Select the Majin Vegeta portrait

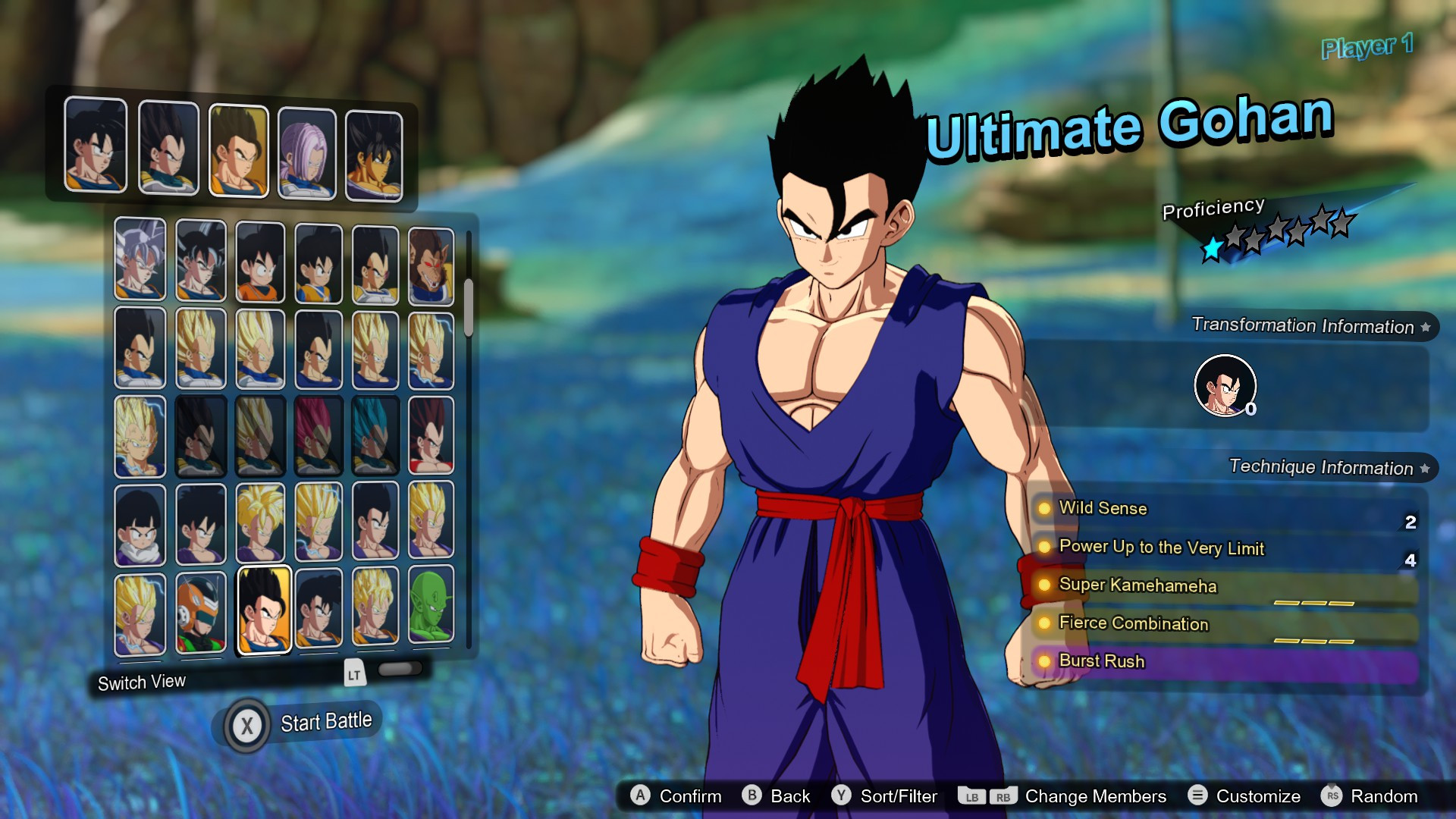coord(140,436)
